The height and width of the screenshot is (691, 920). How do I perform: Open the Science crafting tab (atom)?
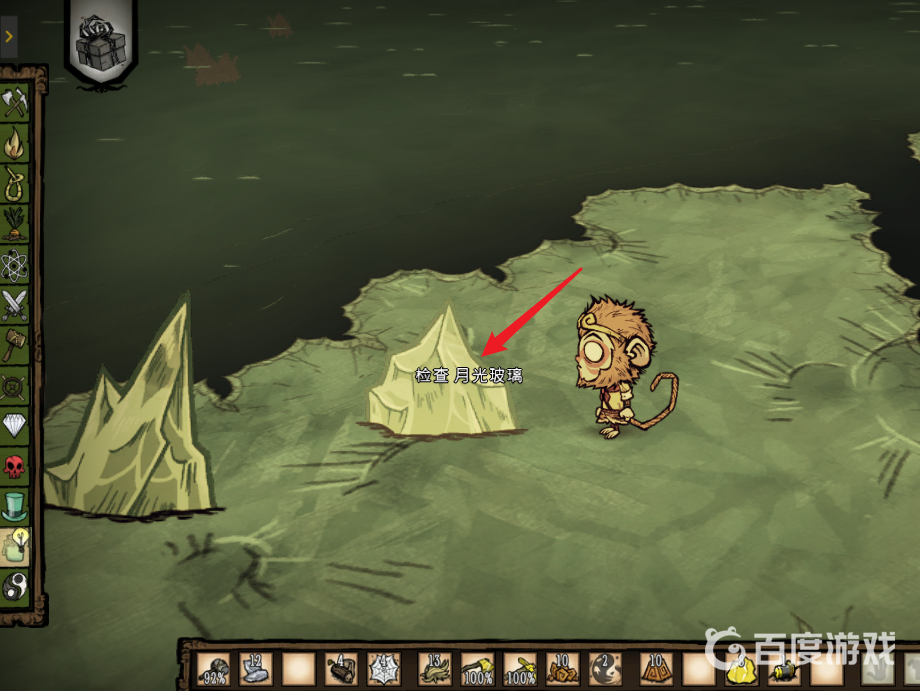point(16,264)
